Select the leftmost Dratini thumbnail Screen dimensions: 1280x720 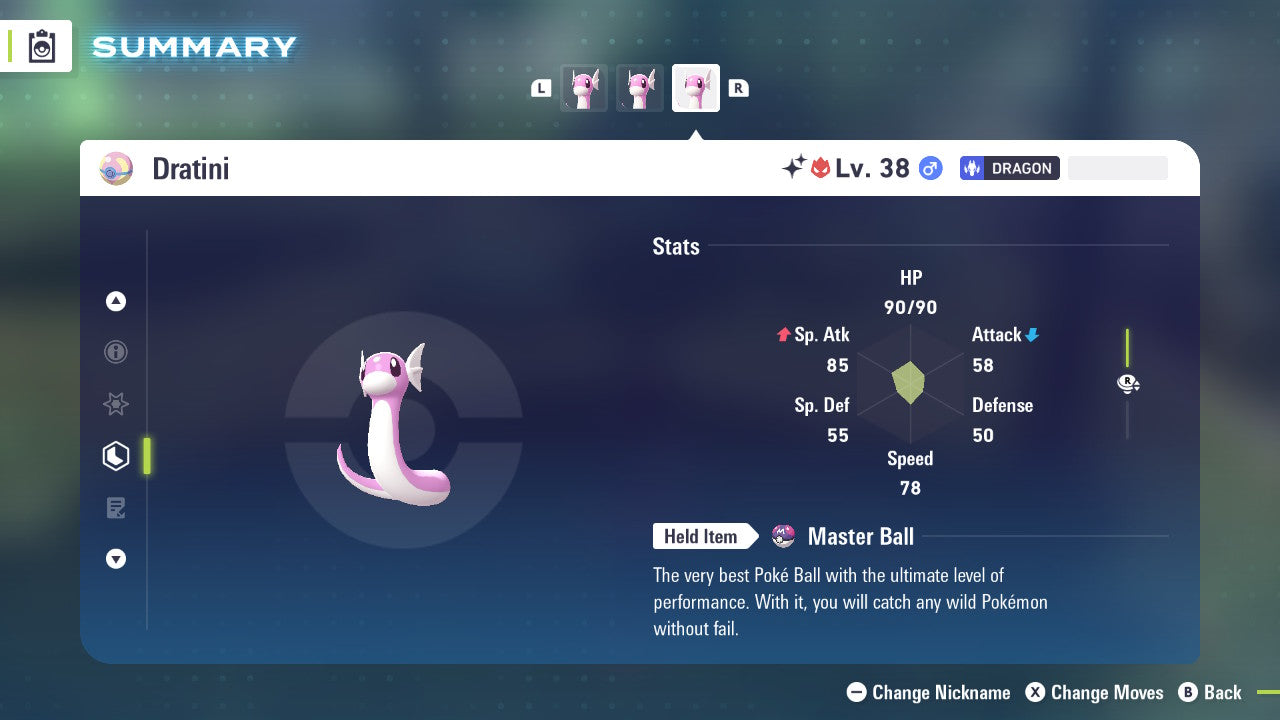coord(584,88)
